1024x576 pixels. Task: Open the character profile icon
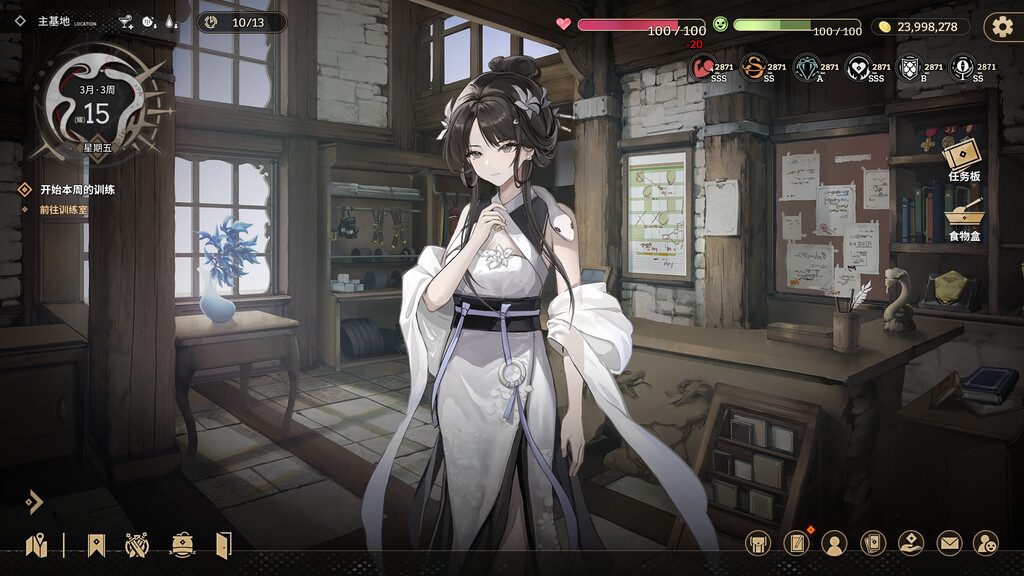click(x=834, y=543)
